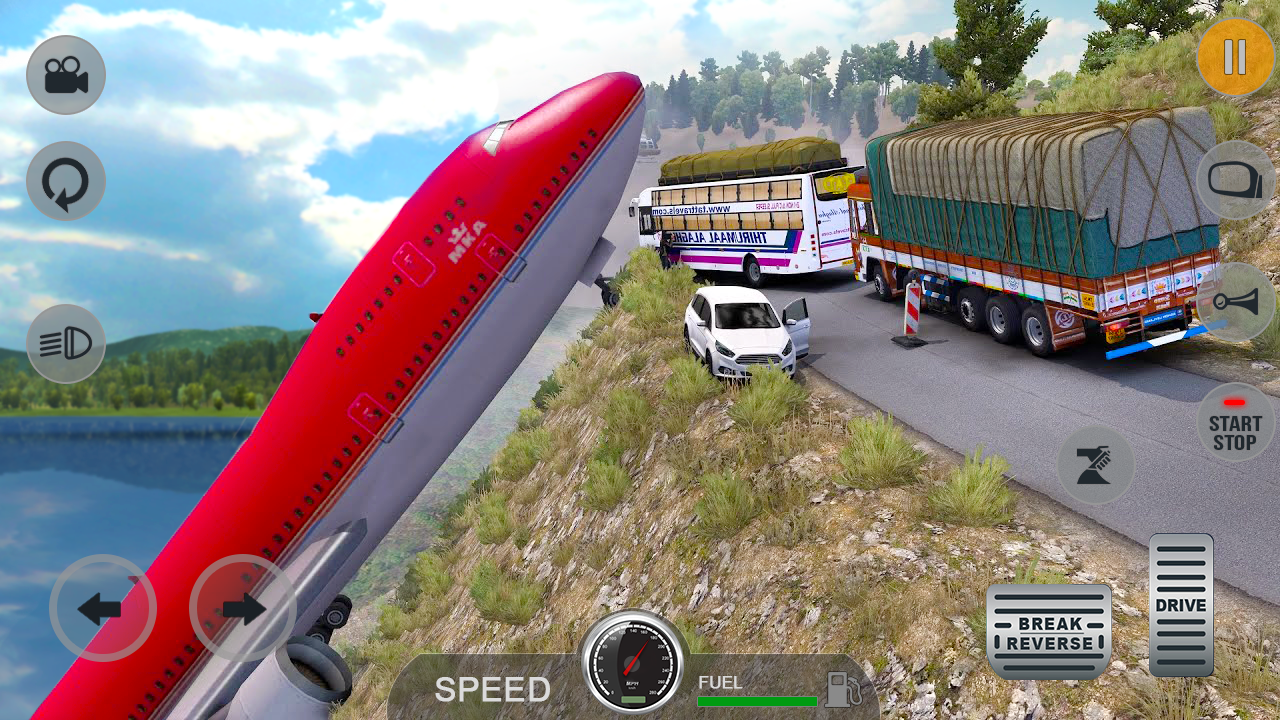
Task: Sound the horn button
Action: coord(1236,302)
